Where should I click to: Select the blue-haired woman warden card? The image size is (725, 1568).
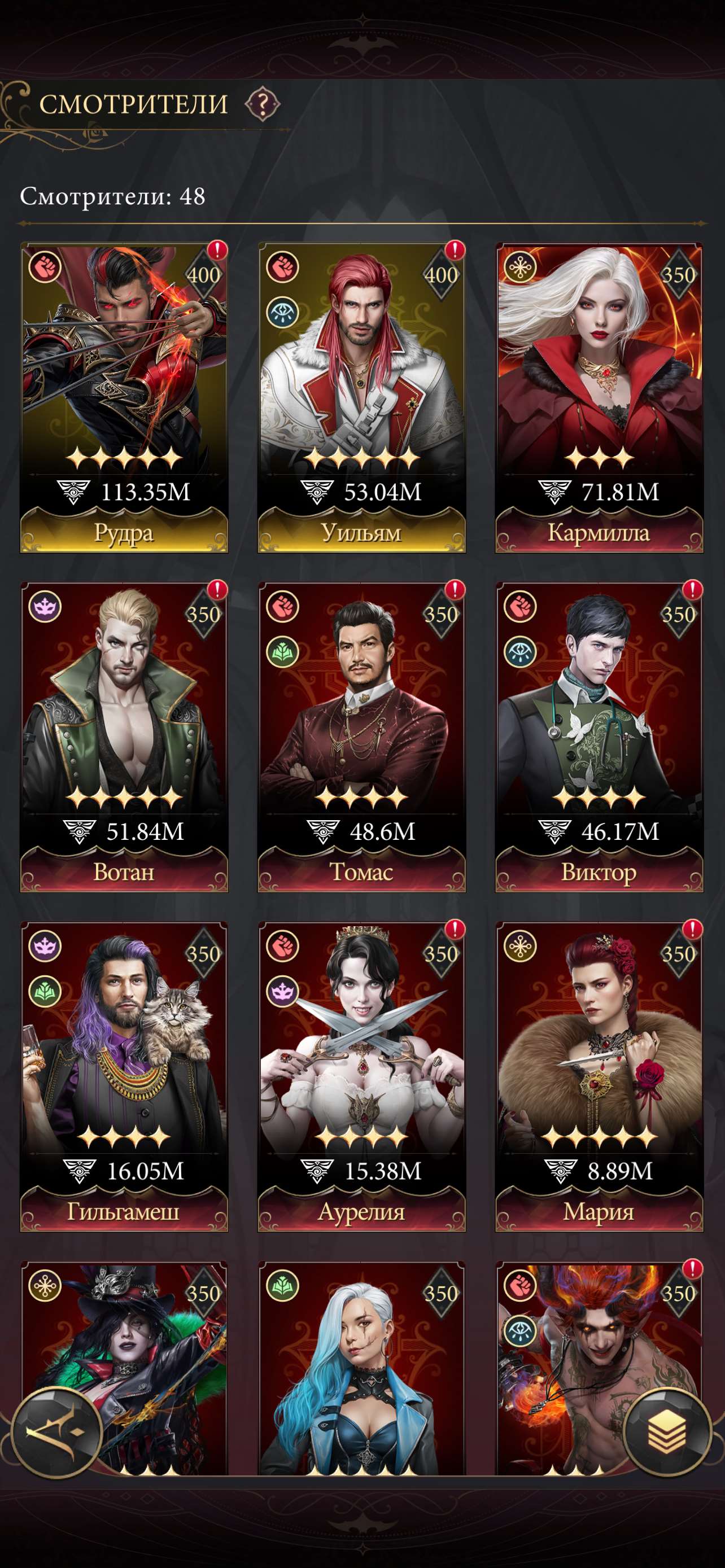point(361,1369)
